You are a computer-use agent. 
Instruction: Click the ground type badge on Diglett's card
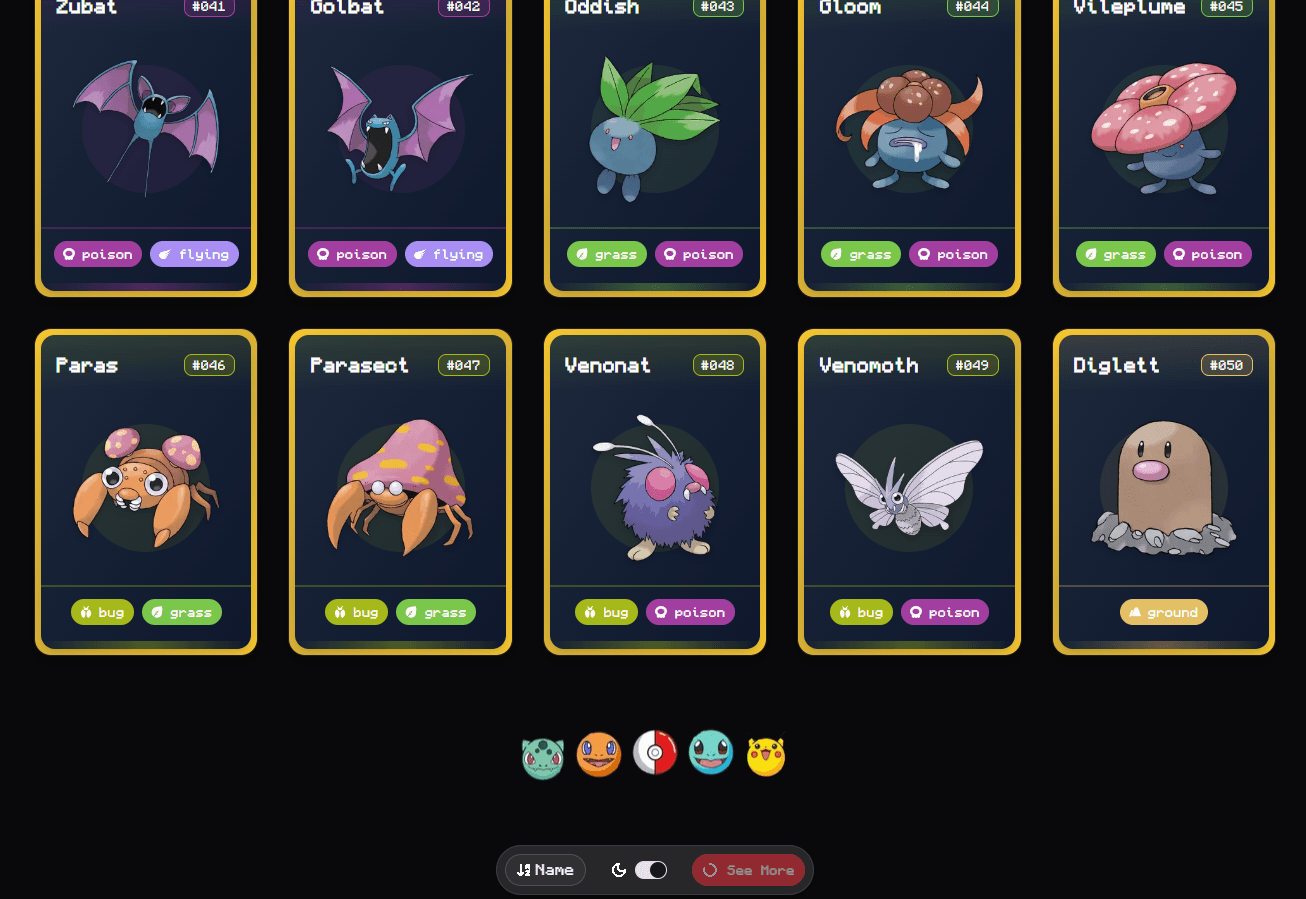(1163, 612)
